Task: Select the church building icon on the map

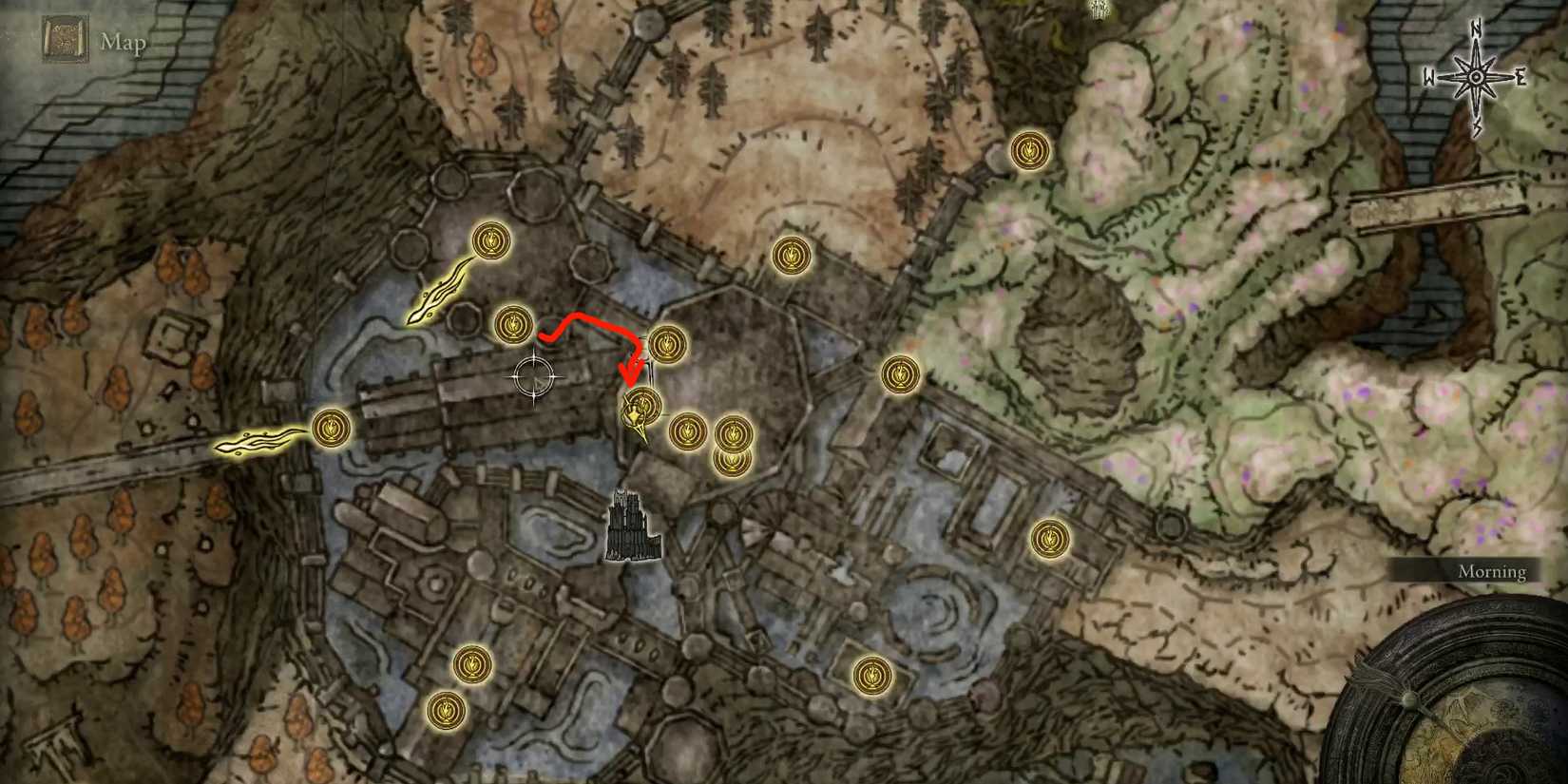Action: click(630, 527)
